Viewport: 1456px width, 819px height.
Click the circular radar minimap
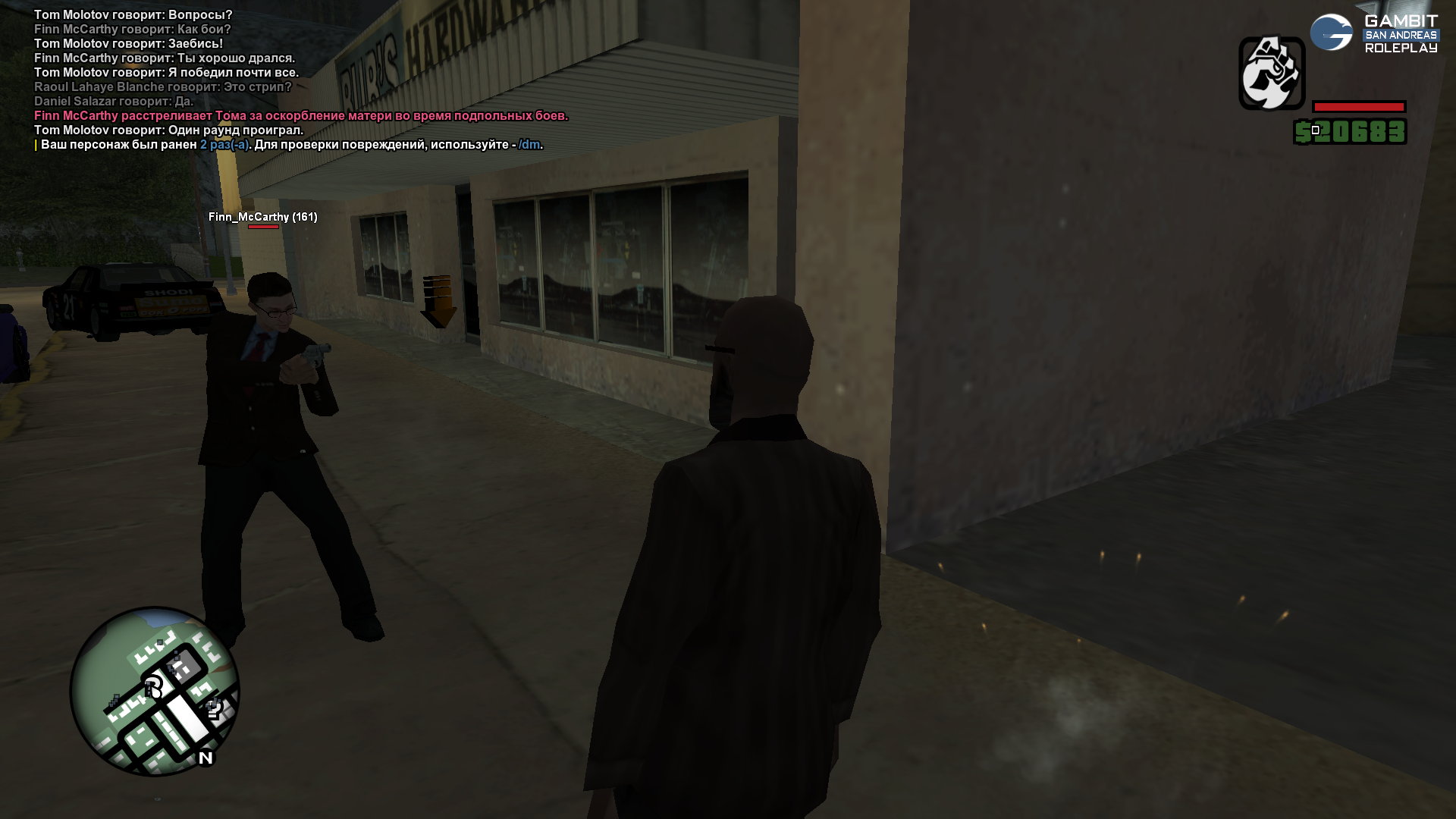155,691
